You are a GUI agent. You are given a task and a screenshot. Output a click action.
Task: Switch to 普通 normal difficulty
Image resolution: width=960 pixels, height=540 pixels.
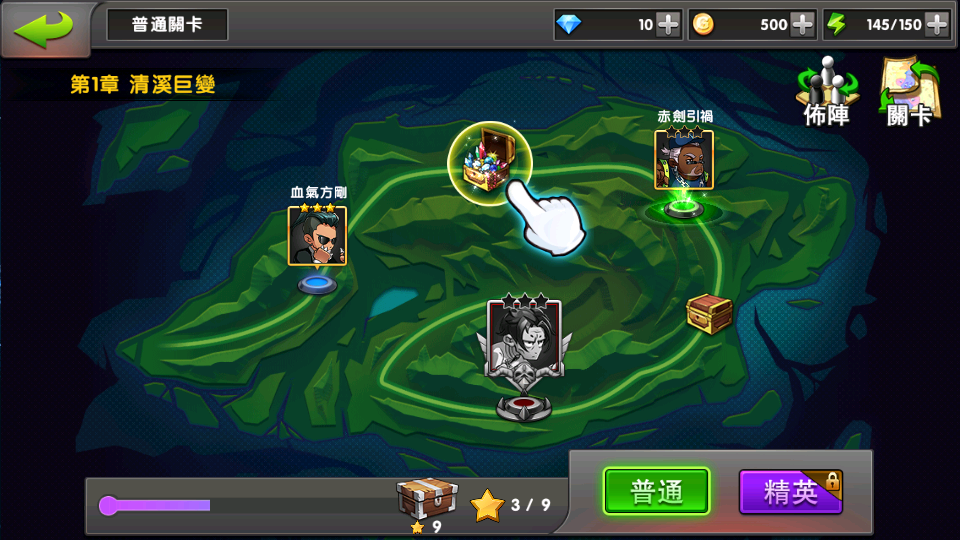[656, 492]
